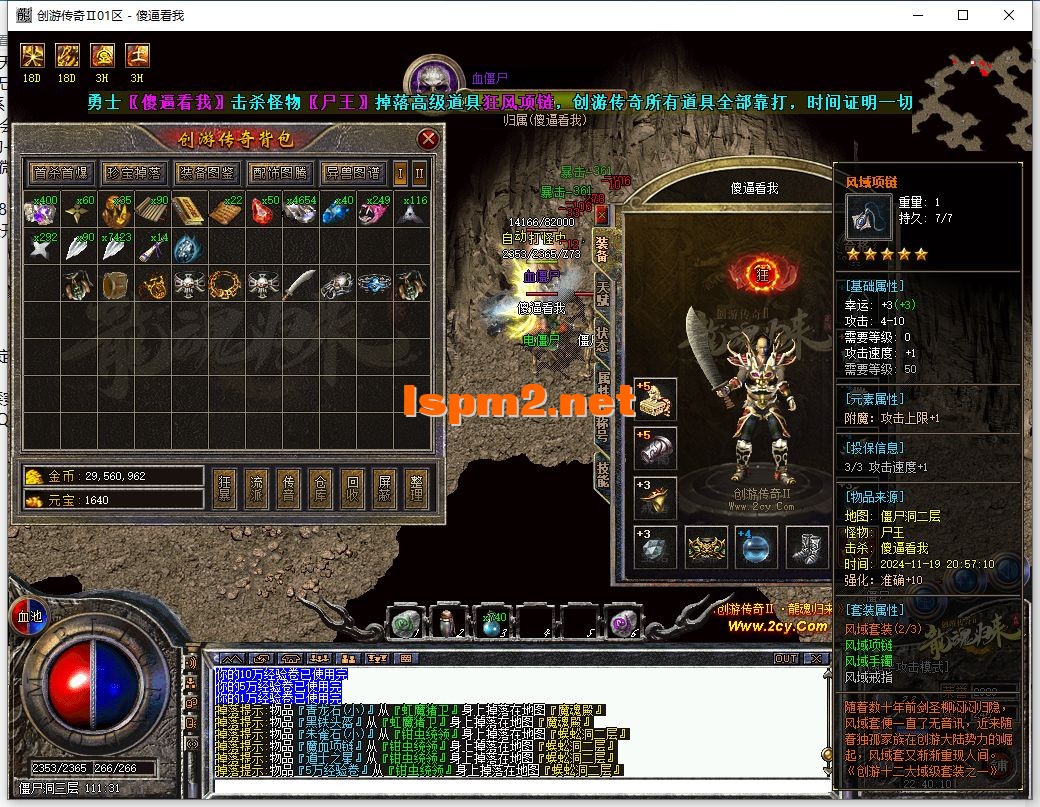This screenshot has height=807, width=1040.
Task: Close the 创游传奇背包 inventory window
Action: click(428, 139)
